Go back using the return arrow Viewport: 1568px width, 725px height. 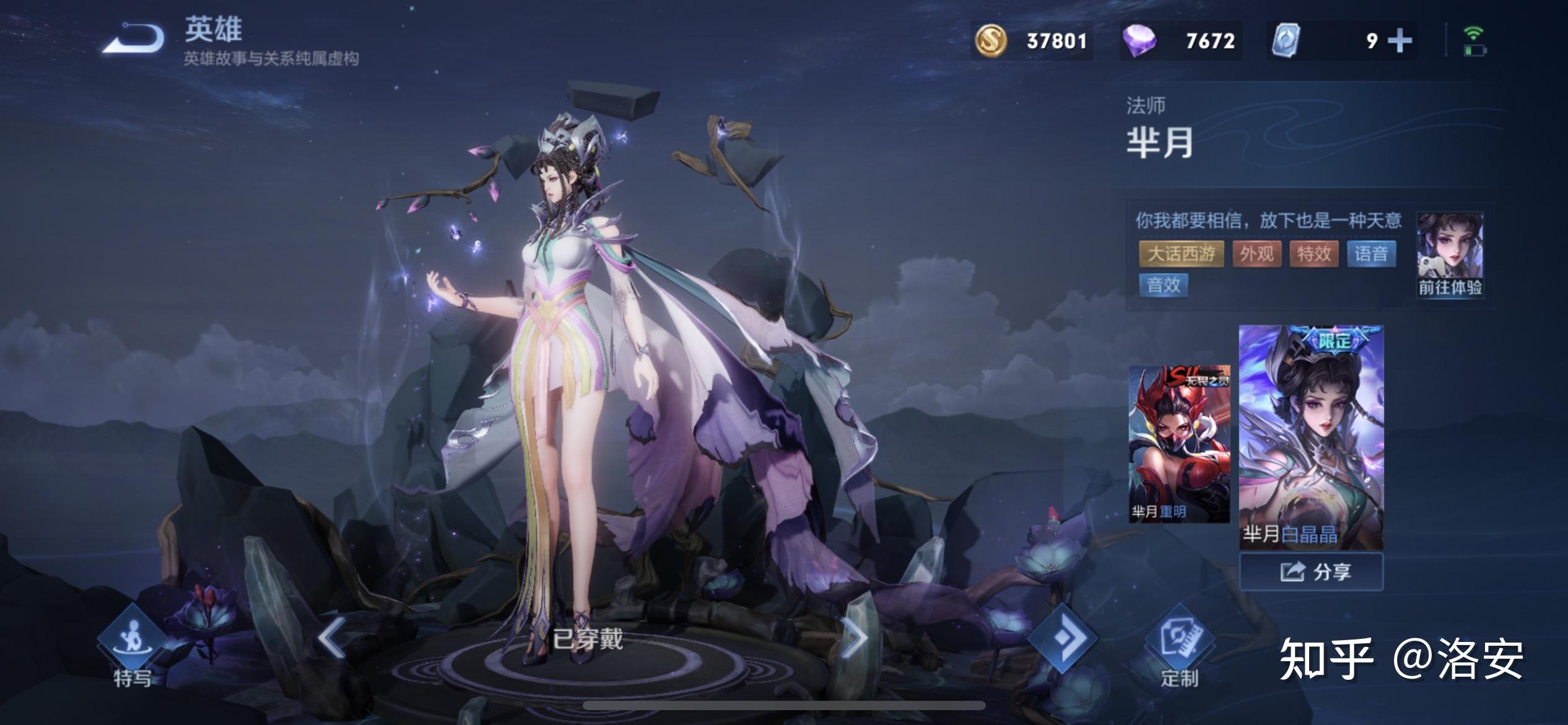pos(134,39)
